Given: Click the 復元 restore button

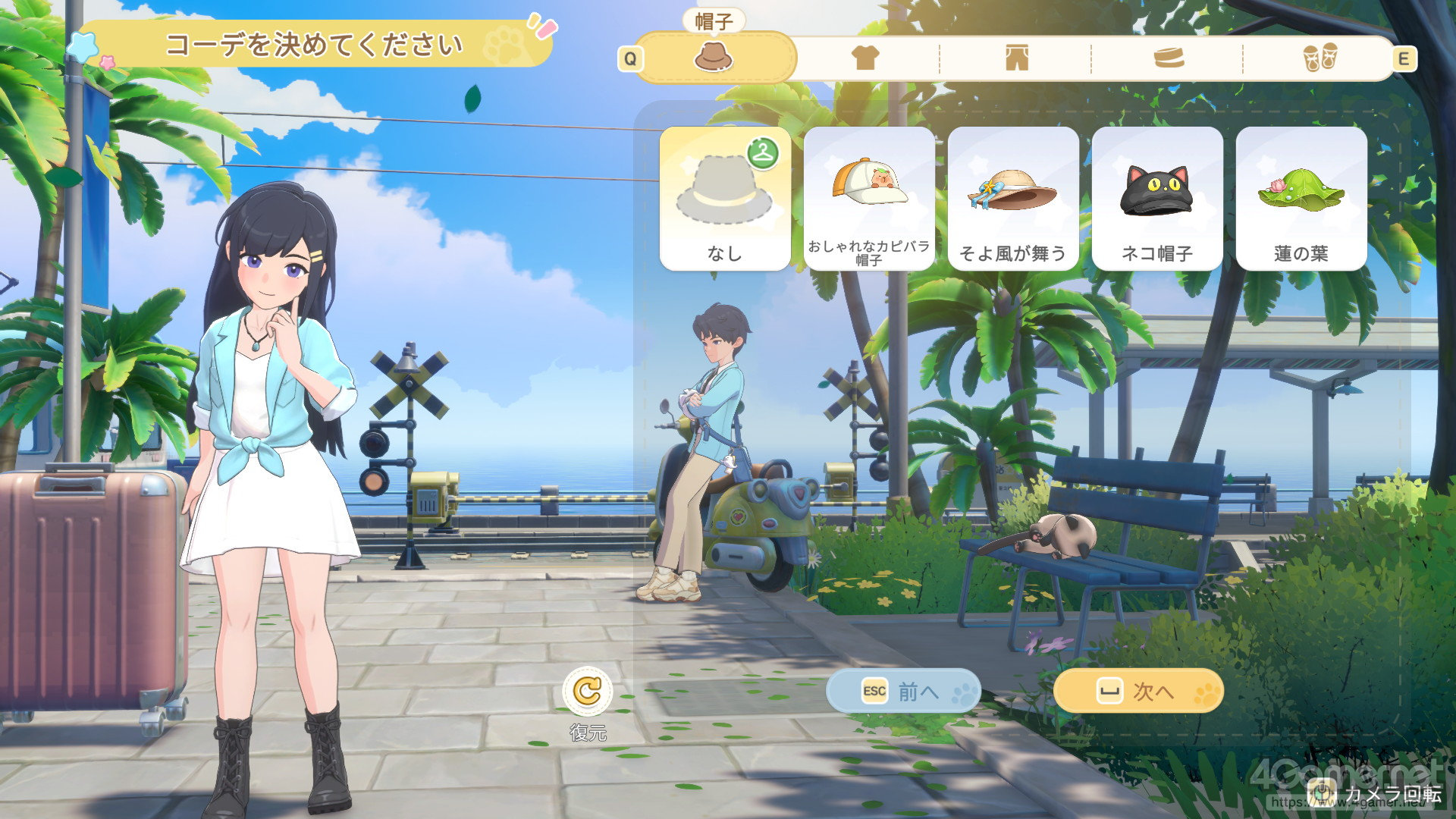Looking at the screenshot, I should click(588, 692).
